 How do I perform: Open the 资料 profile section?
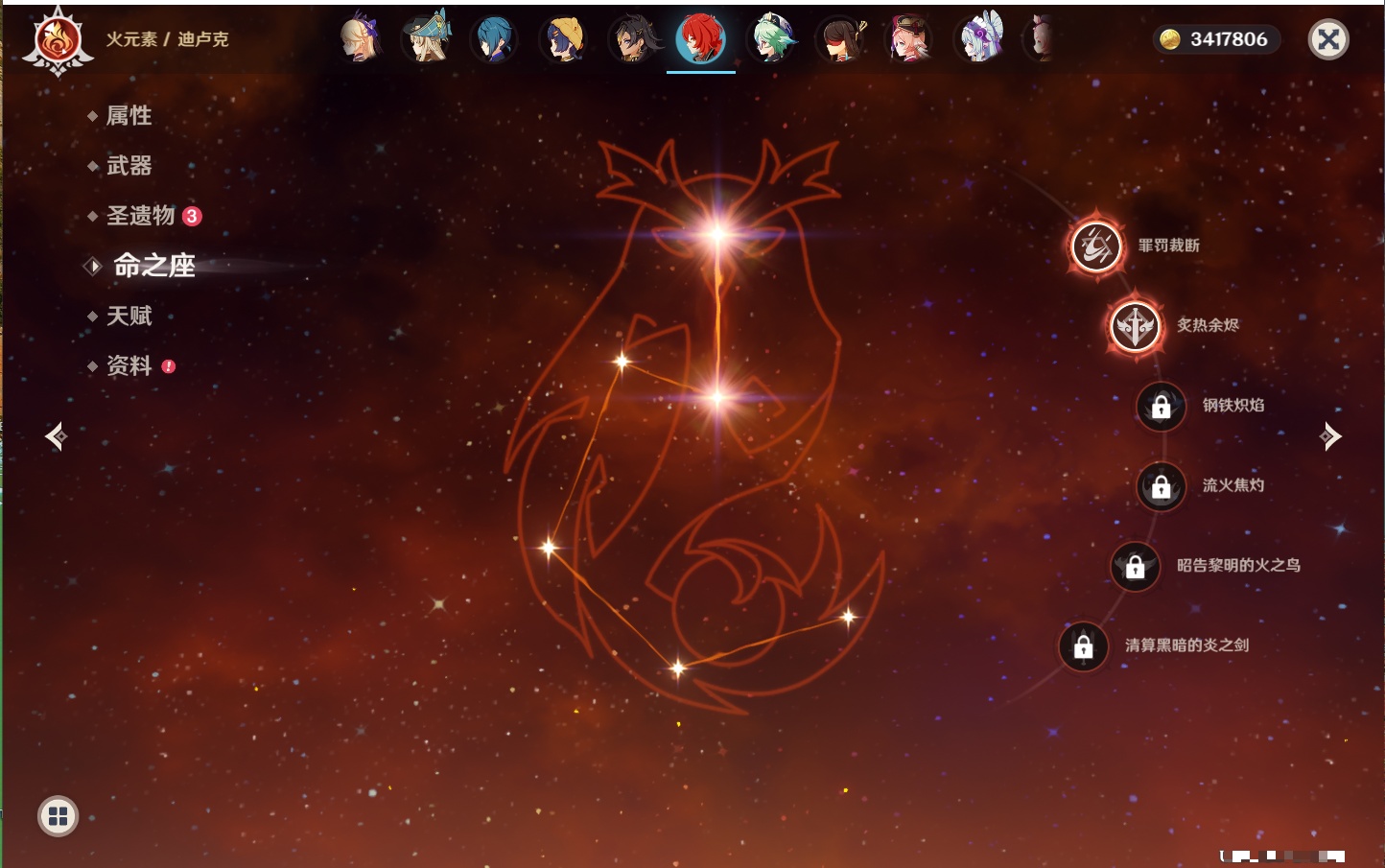coord(129,365)
